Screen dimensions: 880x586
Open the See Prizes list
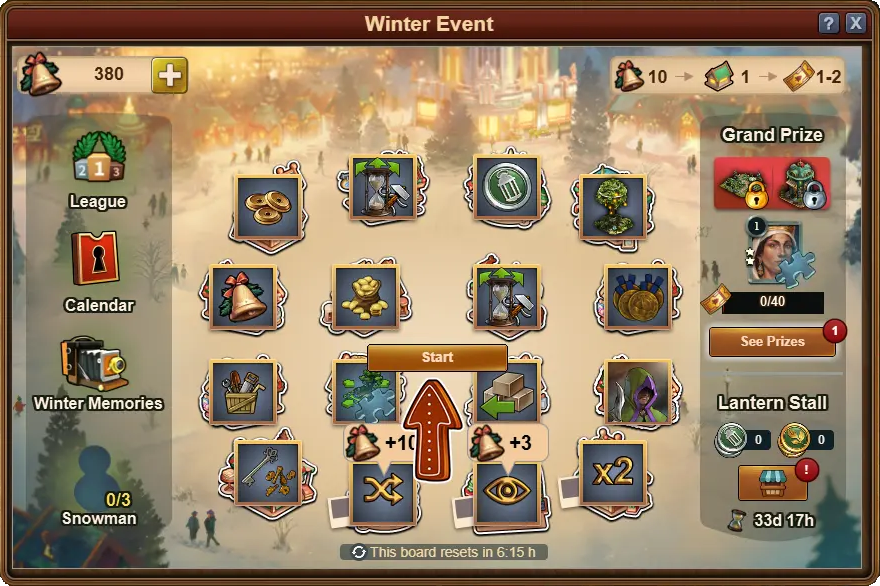772,341
